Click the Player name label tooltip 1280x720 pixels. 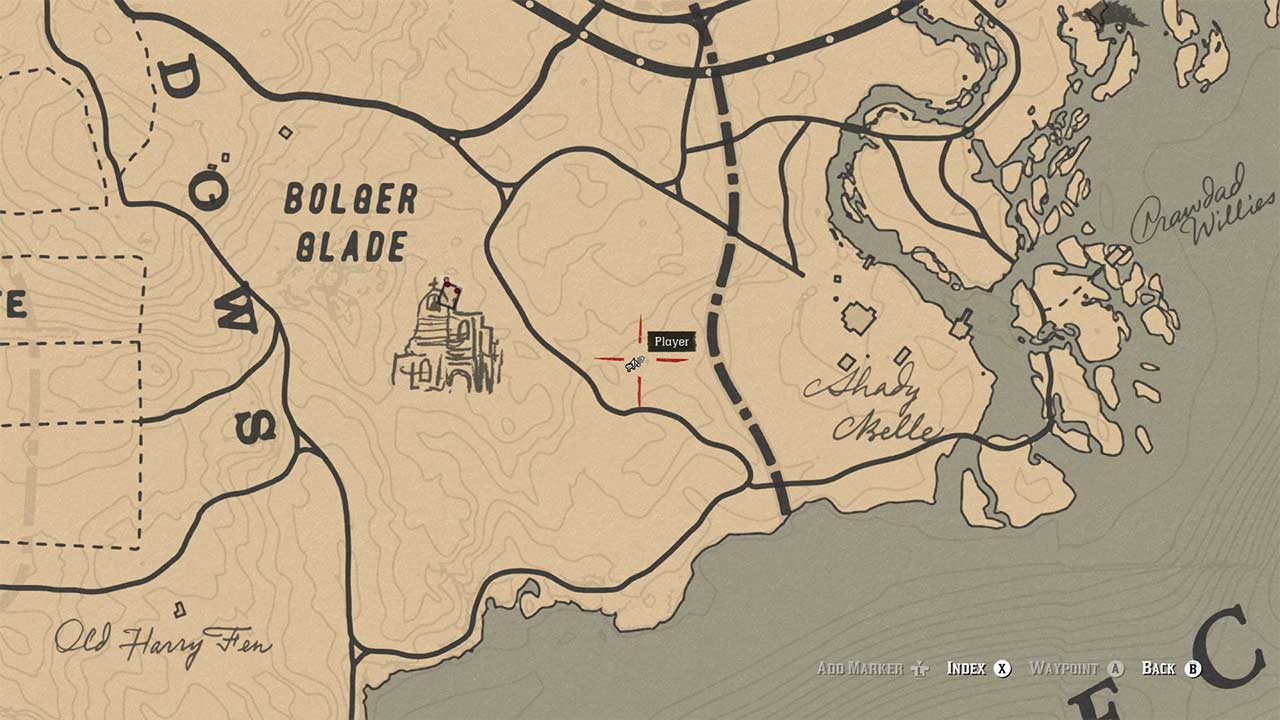click(670, 340)
